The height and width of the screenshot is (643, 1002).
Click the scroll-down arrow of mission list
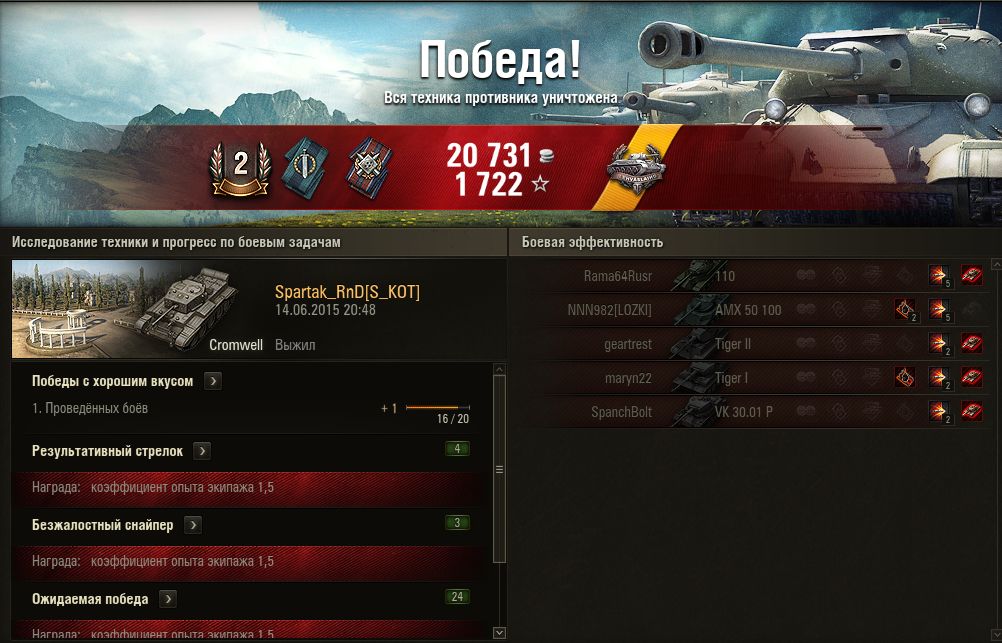(x=500, y=632)
